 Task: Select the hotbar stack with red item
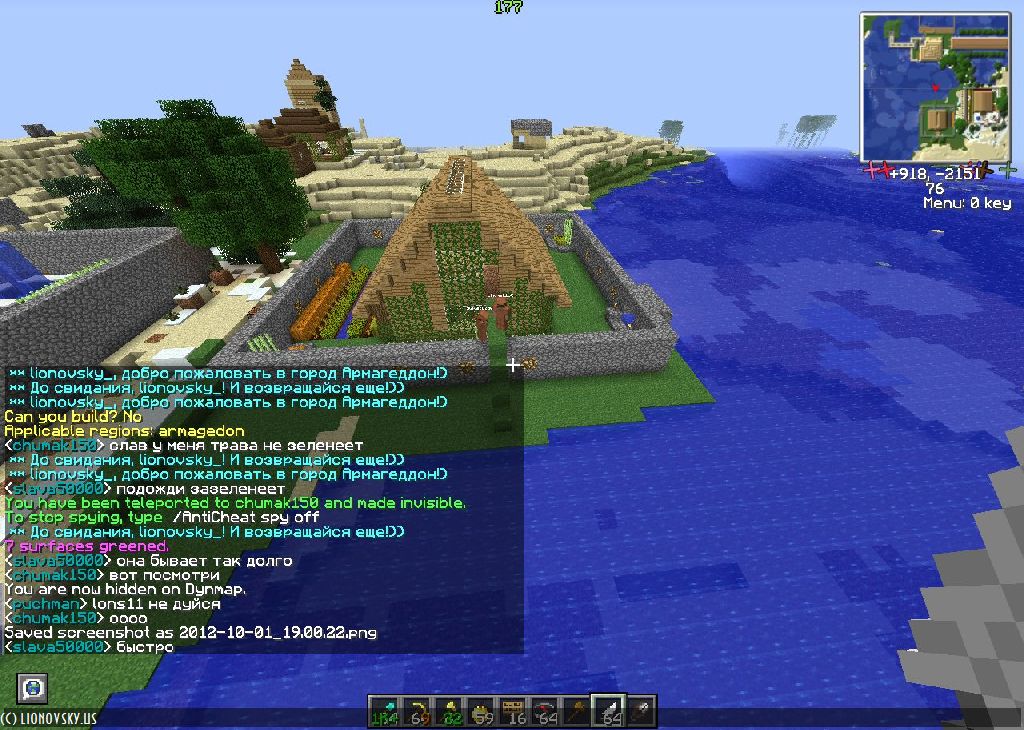tap(546, 709)
